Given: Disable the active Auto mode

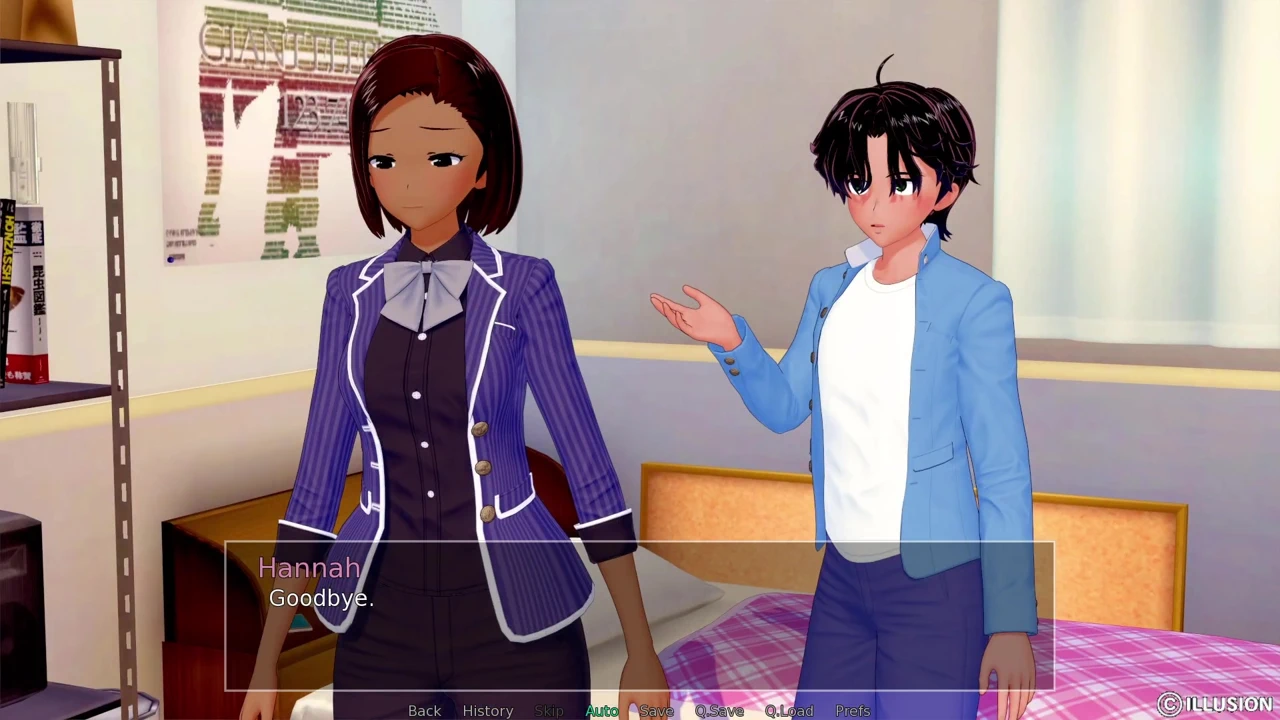Looking at the screenshot, I should [602, 710].
